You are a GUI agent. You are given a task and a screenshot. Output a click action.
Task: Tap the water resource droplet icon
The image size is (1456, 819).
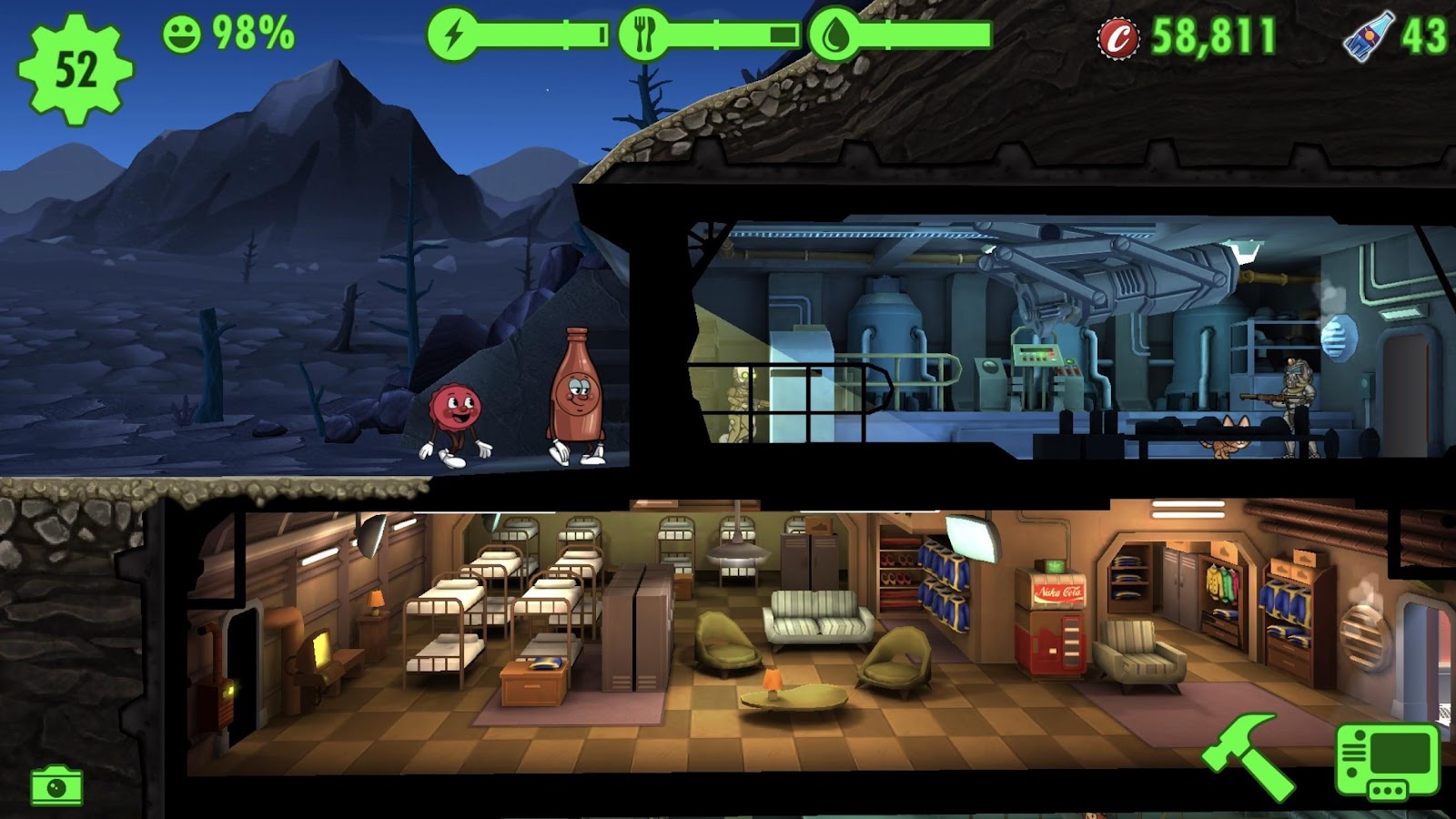pos(834,35)
